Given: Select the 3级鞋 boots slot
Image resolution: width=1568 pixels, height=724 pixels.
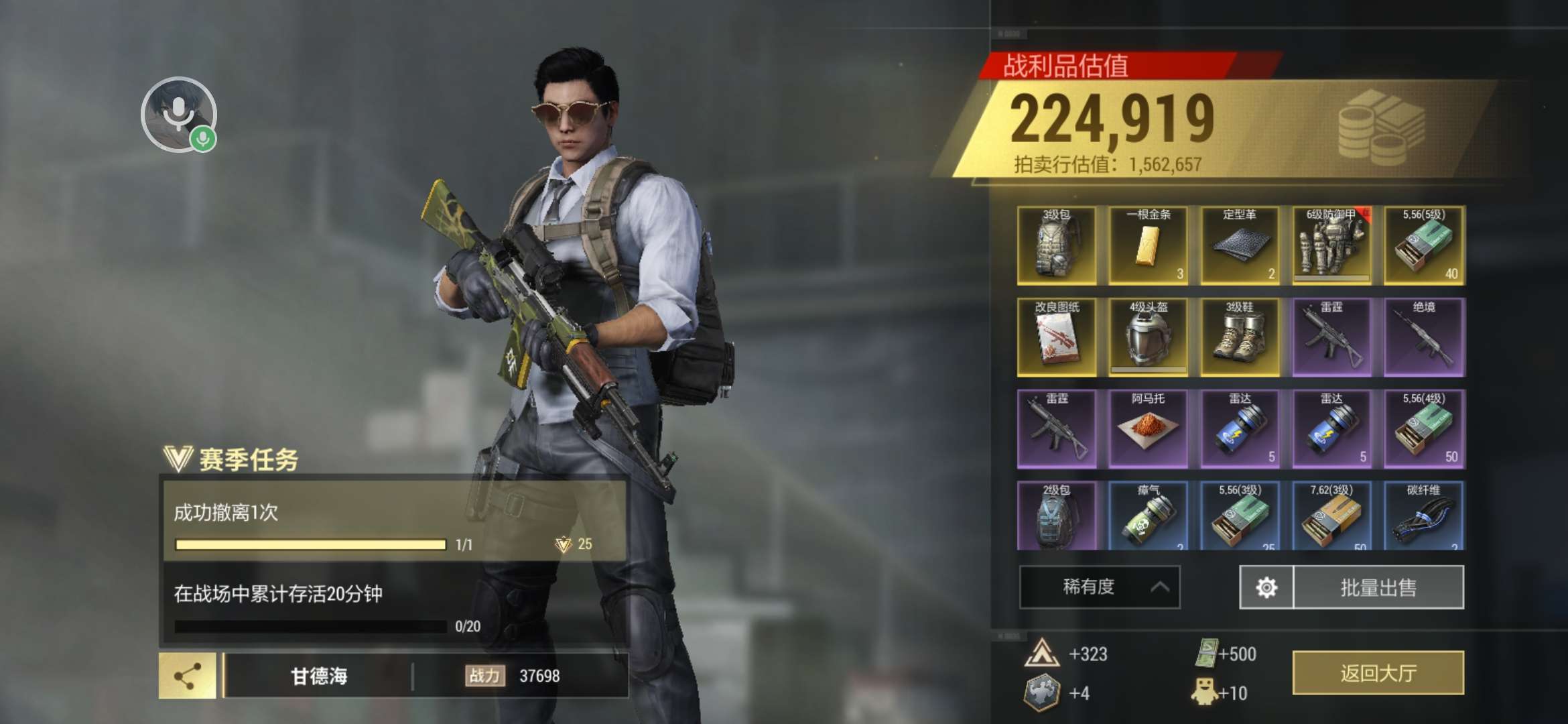Looking at the screenshot, I should [1240, 337].
